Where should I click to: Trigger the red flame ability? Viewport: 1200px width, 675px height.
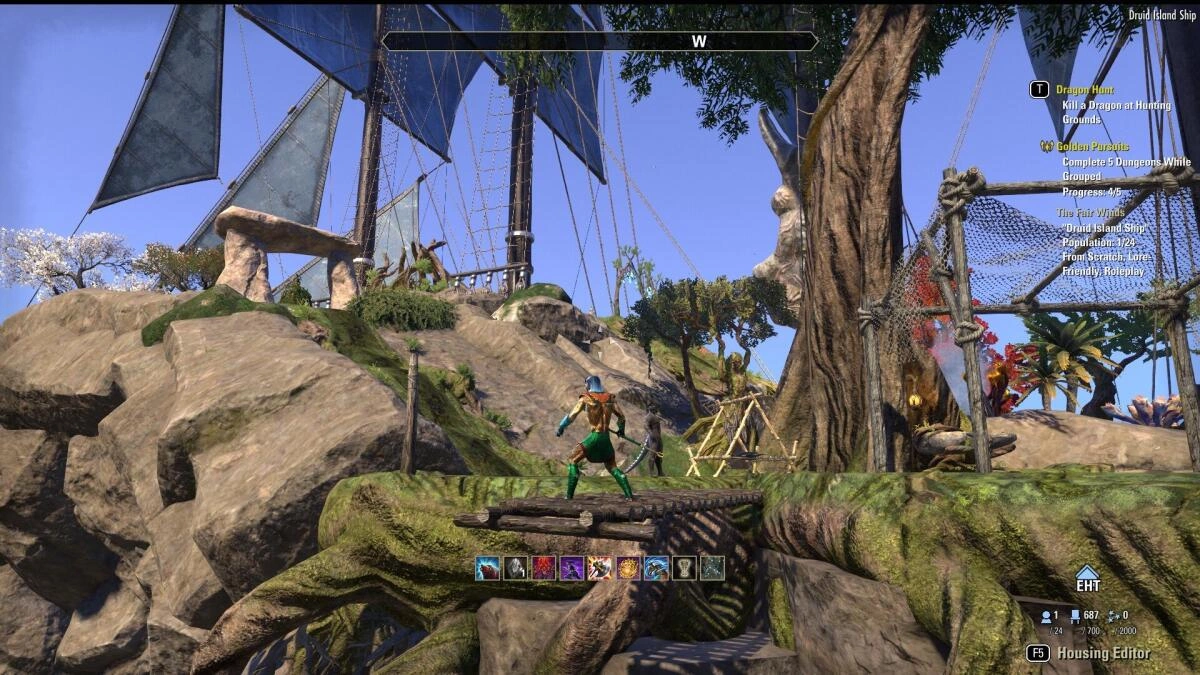click(x=543, y=568)
